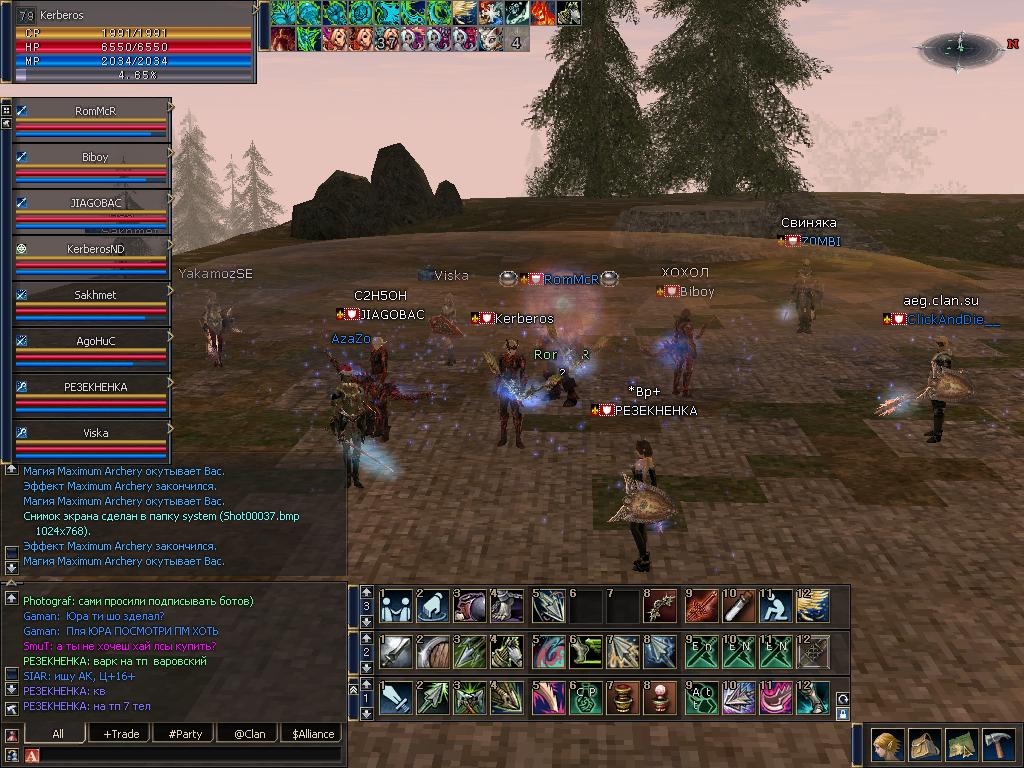Image resolution: width=1024 pixels, height=768 pixels.
Task: Use the CP potion hotbar slot
Action: [586, 697]
